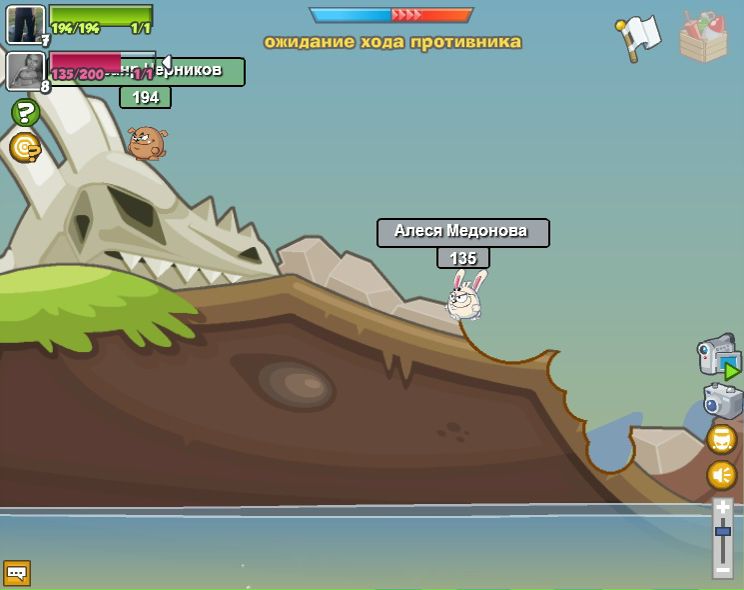Open the weapons crate inventory
The width and height of the screenshot is (744, 590).
(703, 37)
